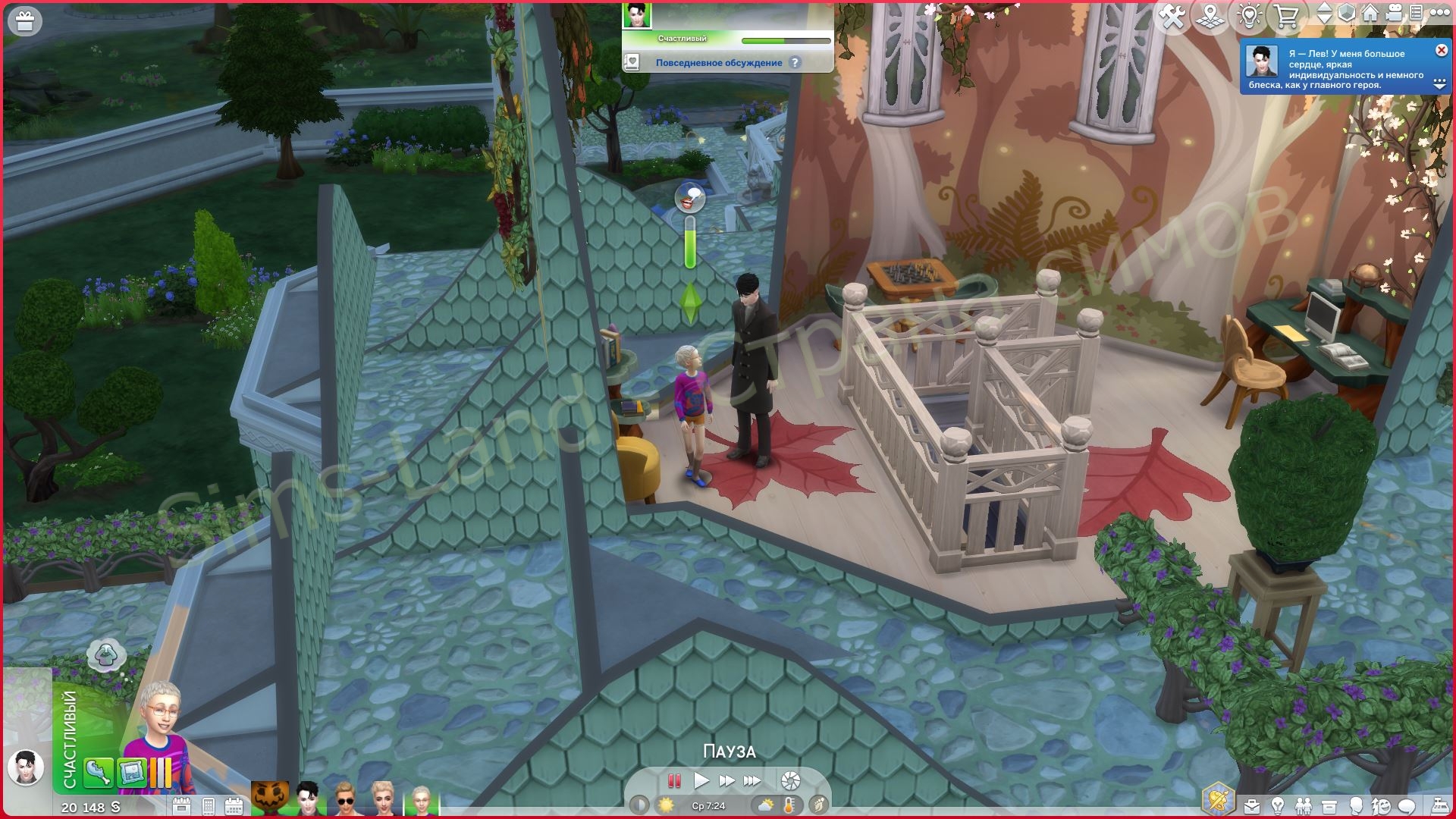The width and height of the screenshot is (1456, 819).
Task: Open the speech bubble panel in the bottom bar
Action: coord(1407,806)
